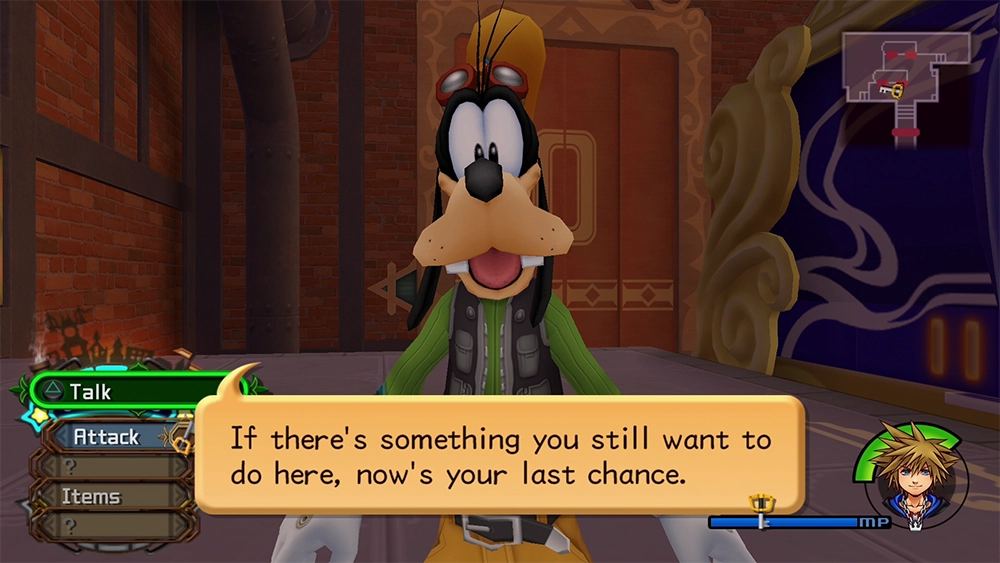The image size is (1000, 563).
Task: Advance Goofy's dialogue speech box
Action: pyautogui.click(x=499, y=454)
